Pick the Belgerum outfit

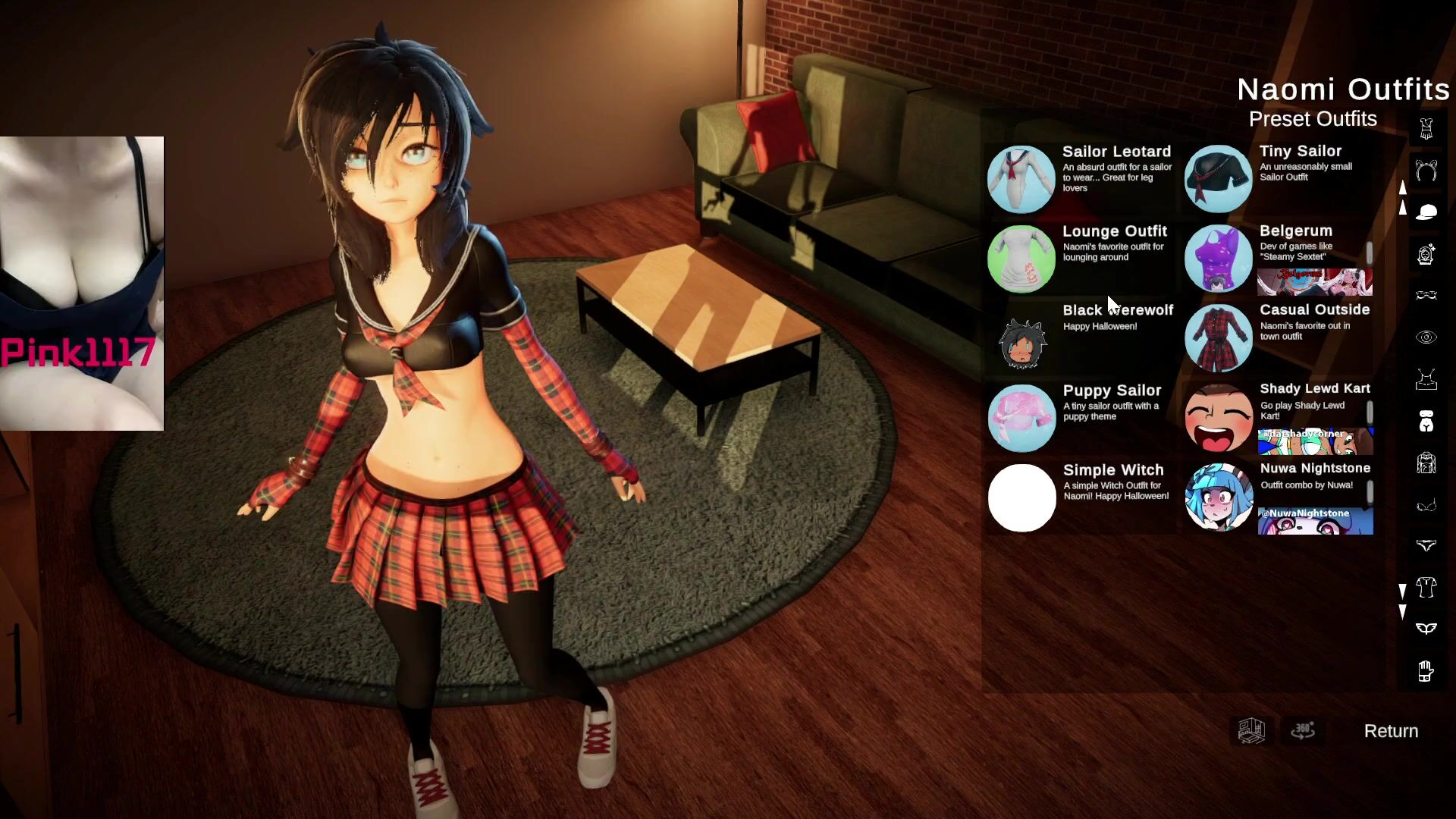tap(1219, 259)
